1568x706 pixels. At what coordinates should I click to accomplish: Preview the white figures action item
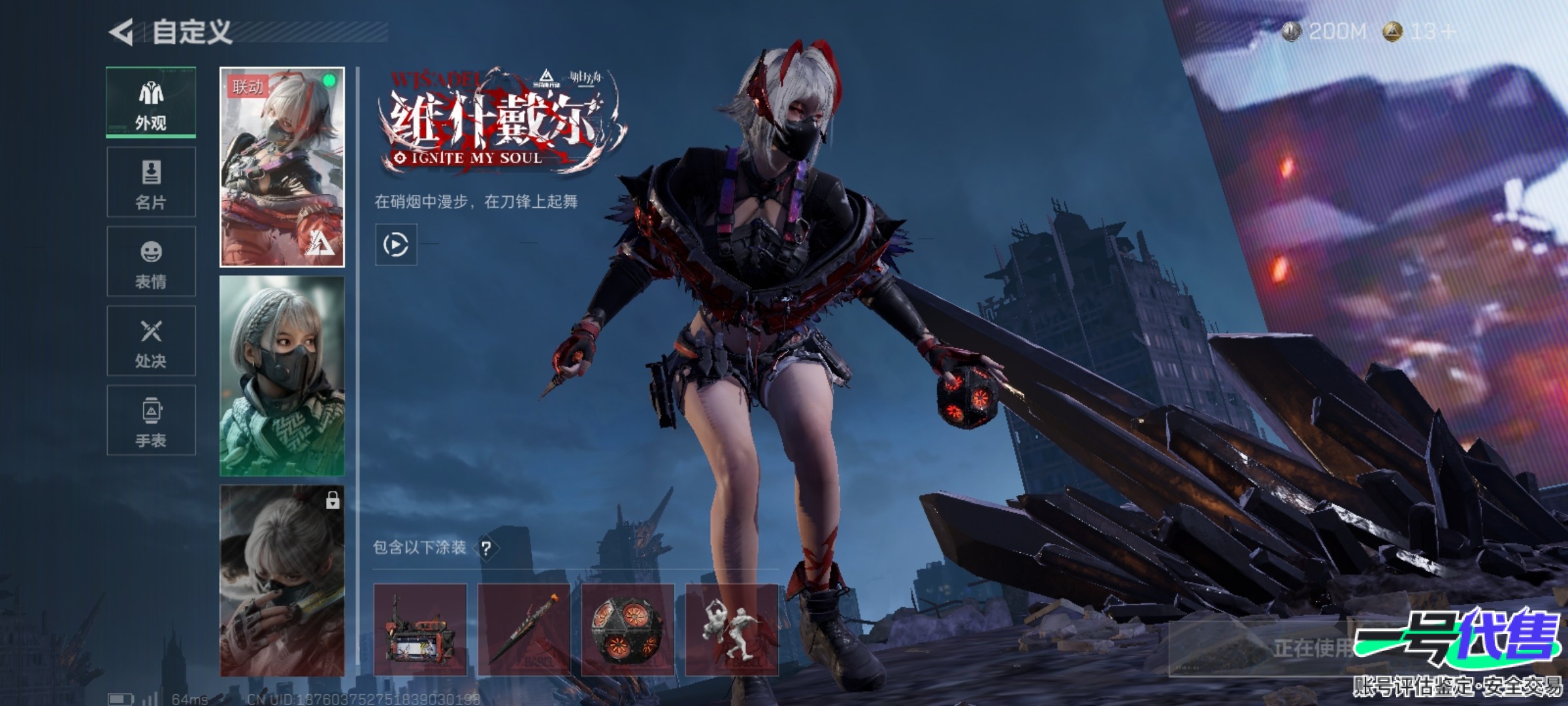click(x=732, y=630)
